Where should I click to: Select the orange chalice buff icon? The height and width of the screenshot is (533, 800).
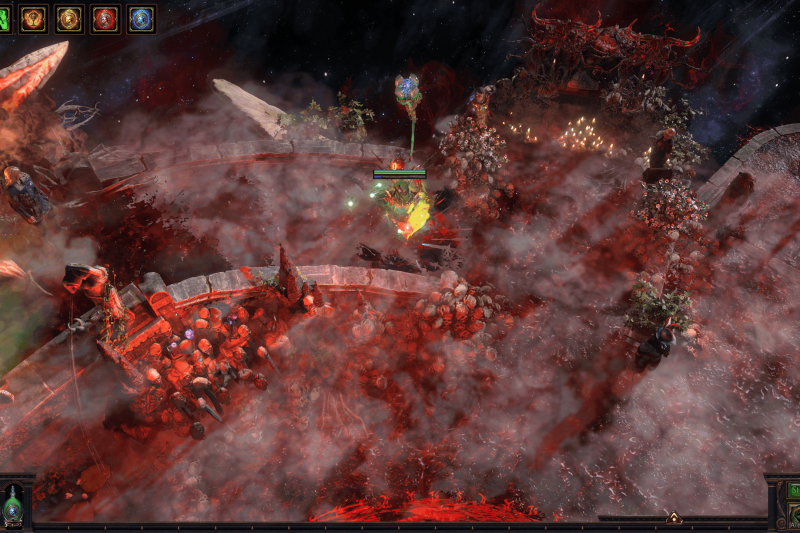[33, 18]
